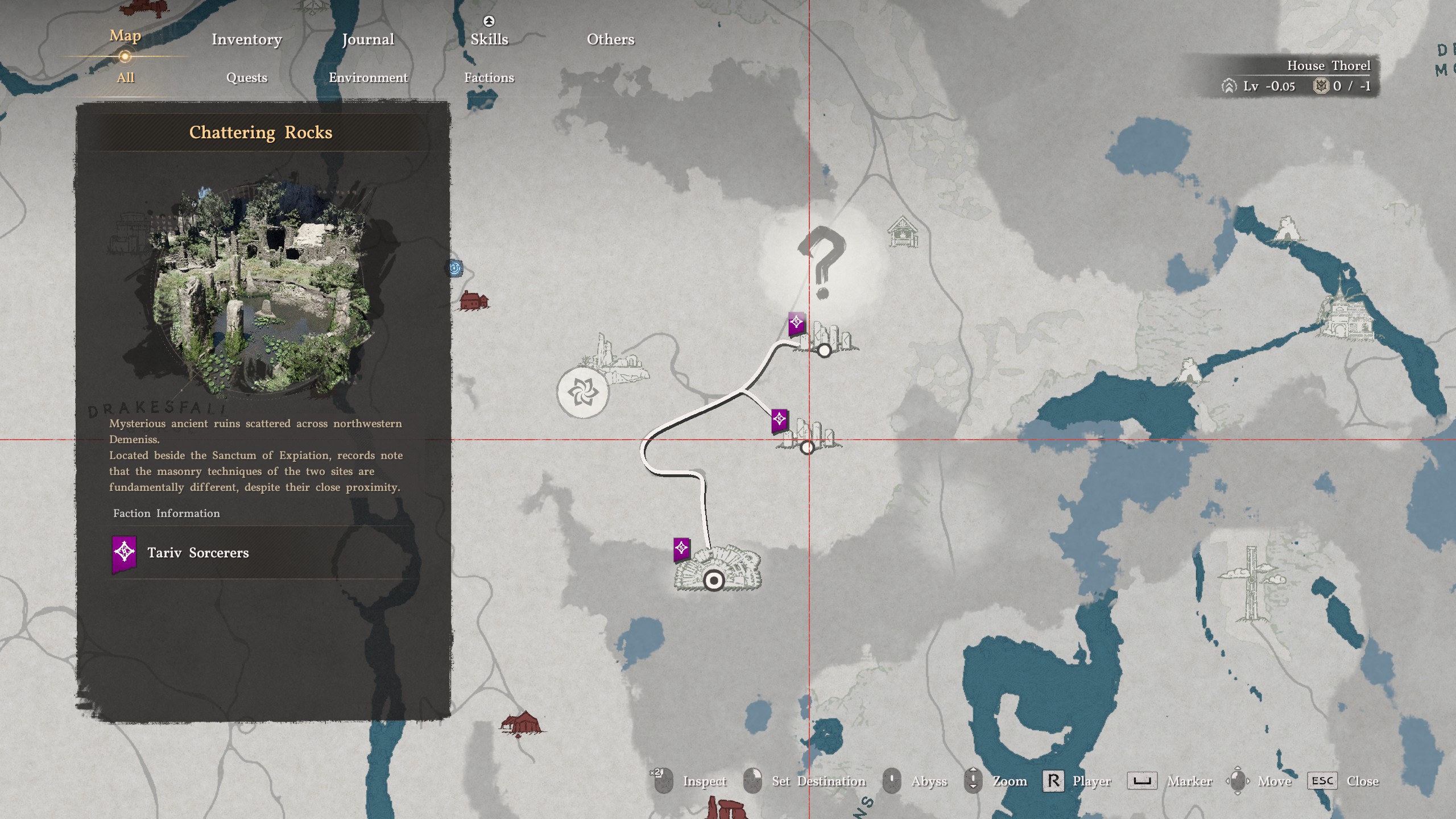The image size is (1456, 819).
Task: Show the Quests map filter
Action: (x=247, y=77)
